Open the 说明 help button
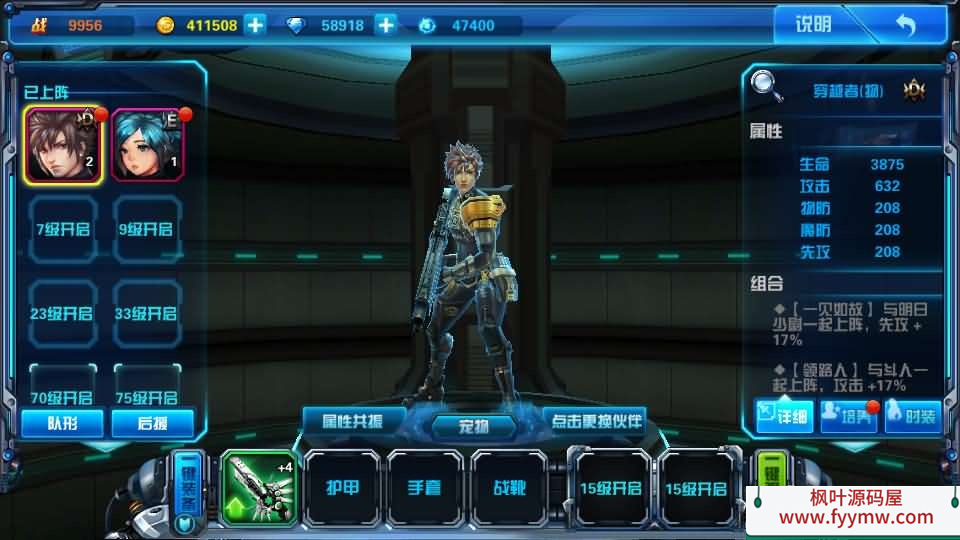960x540 pixels. (x=812, y=25)
